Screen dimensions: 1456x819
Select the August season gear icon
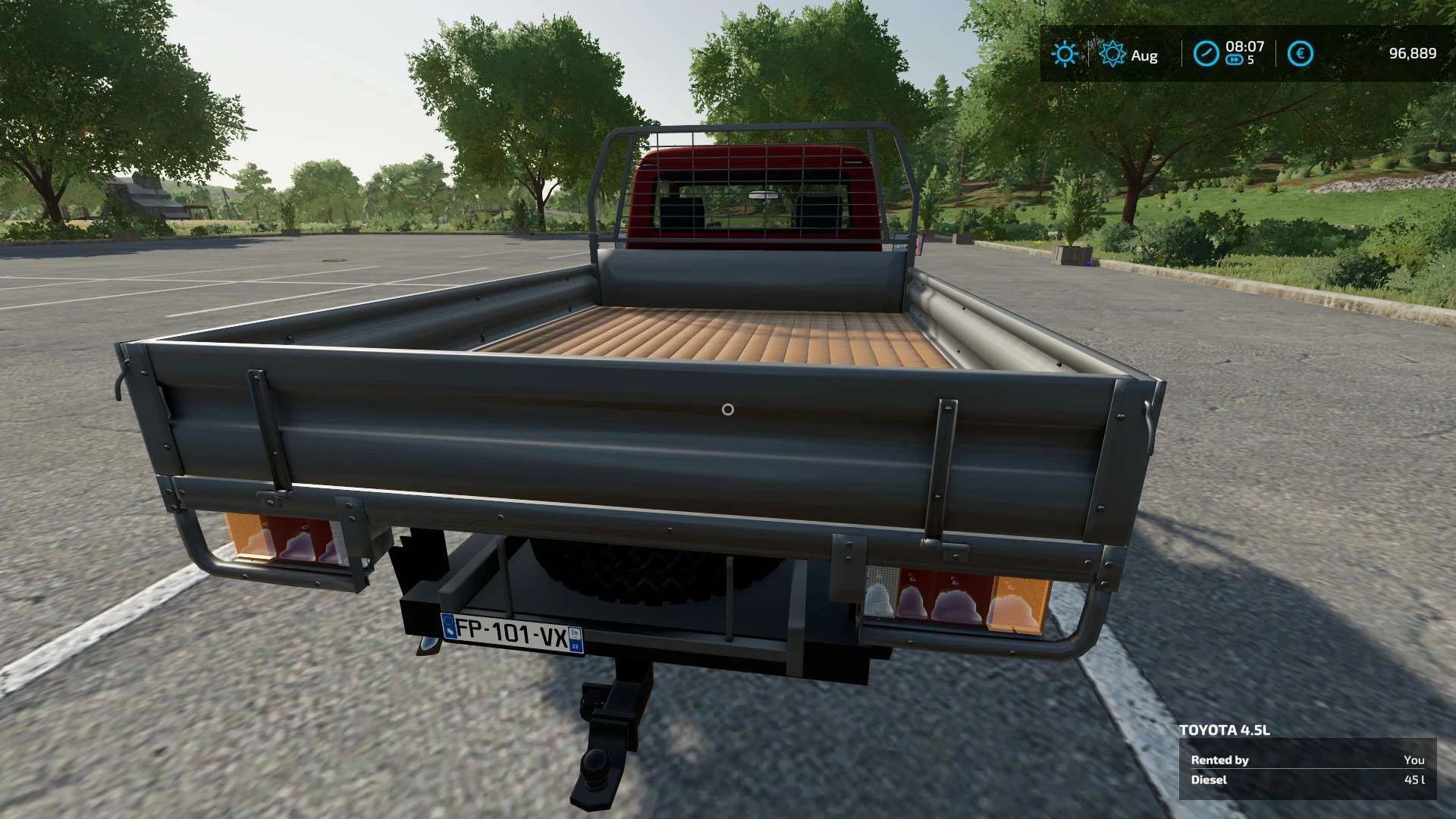click(x=1112, y=54)
